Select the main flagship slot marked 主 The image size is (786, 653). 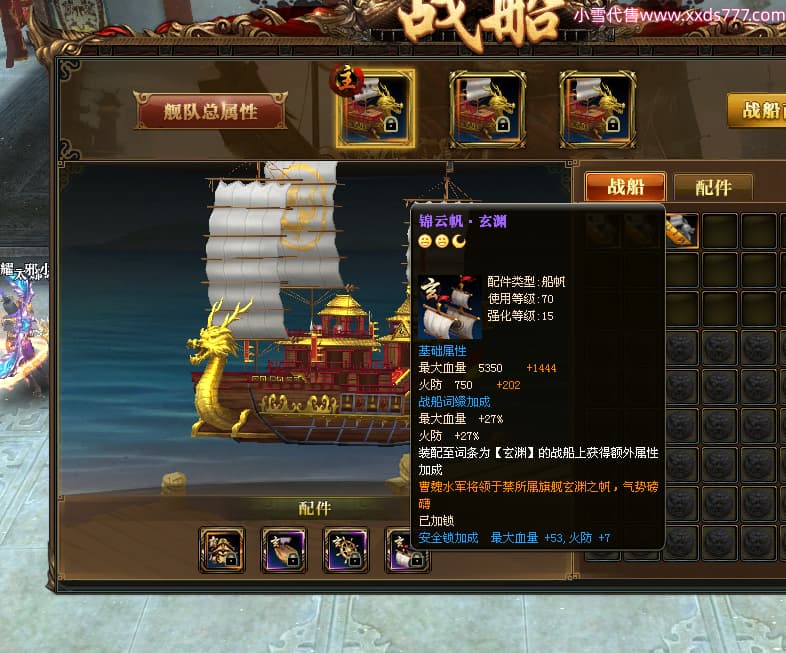tap(375, 109)
